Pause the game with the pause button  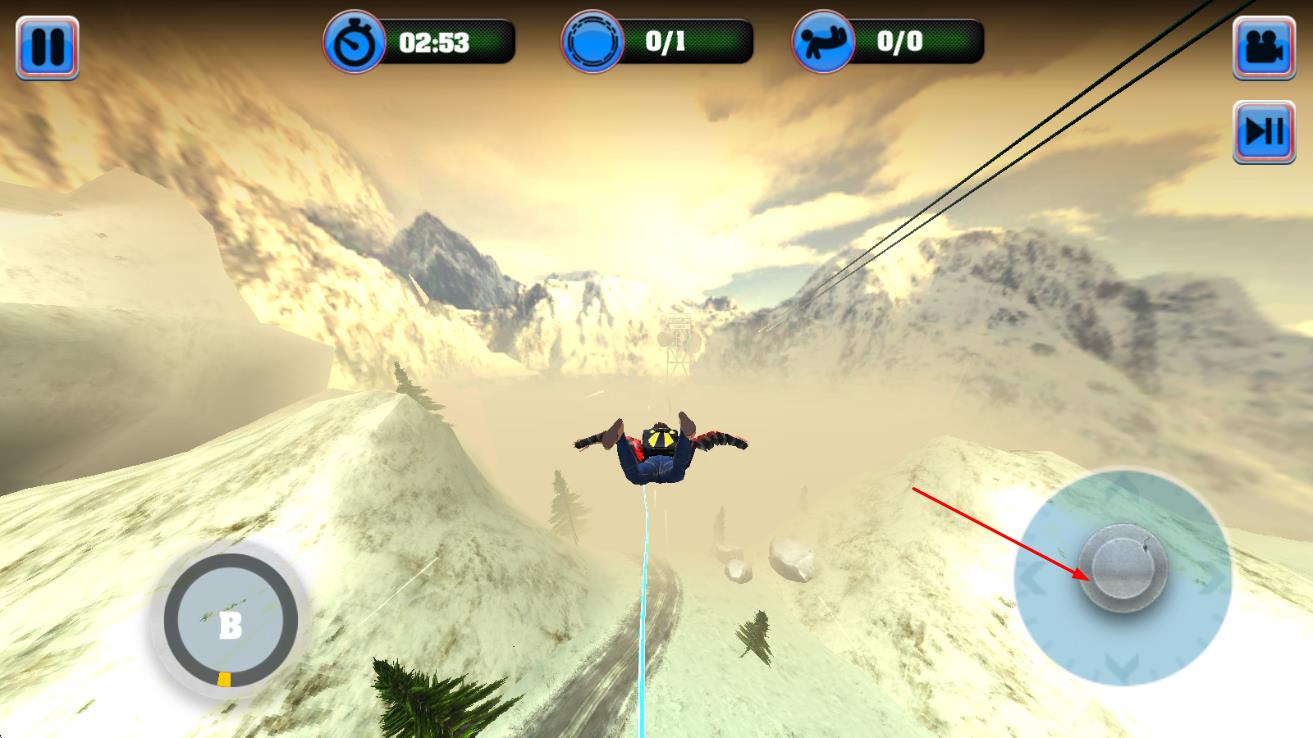click(47, 47)
